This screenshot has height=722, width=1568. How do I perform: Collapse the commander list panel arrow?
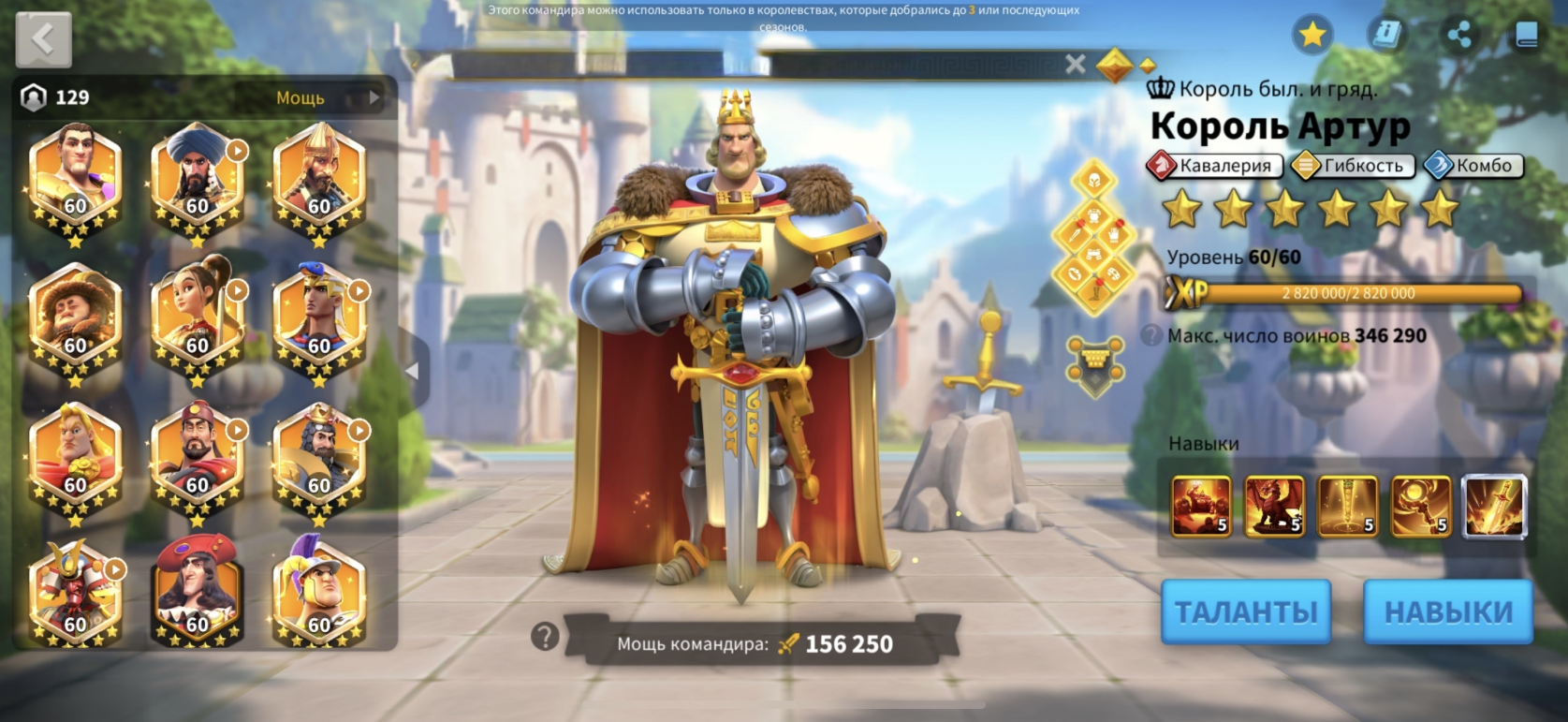(x=412, y=371)
